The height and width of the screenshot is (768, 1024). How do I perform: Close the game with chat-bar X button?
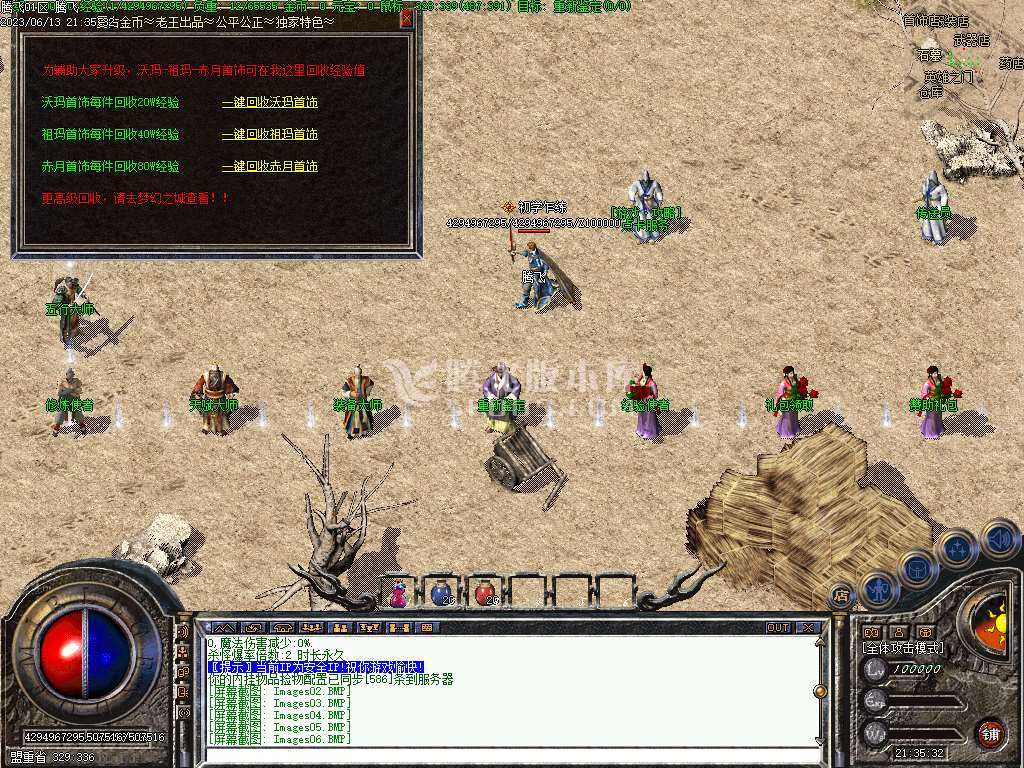click(808, 628)
